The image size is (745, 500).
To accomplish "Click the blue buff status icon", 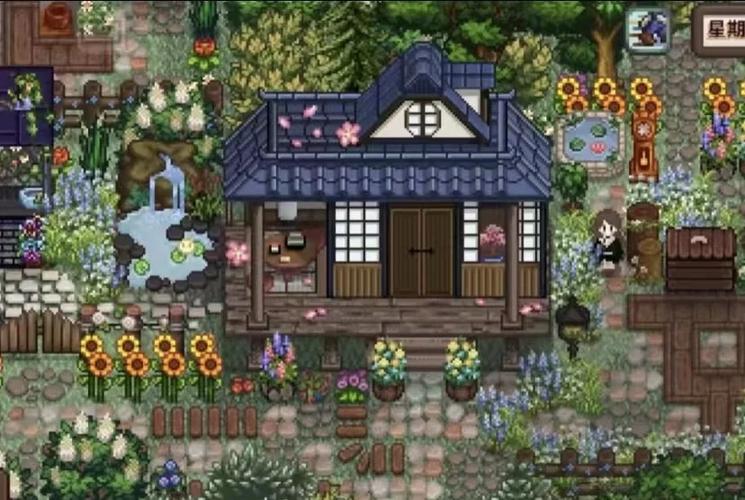I will point(648,29).
